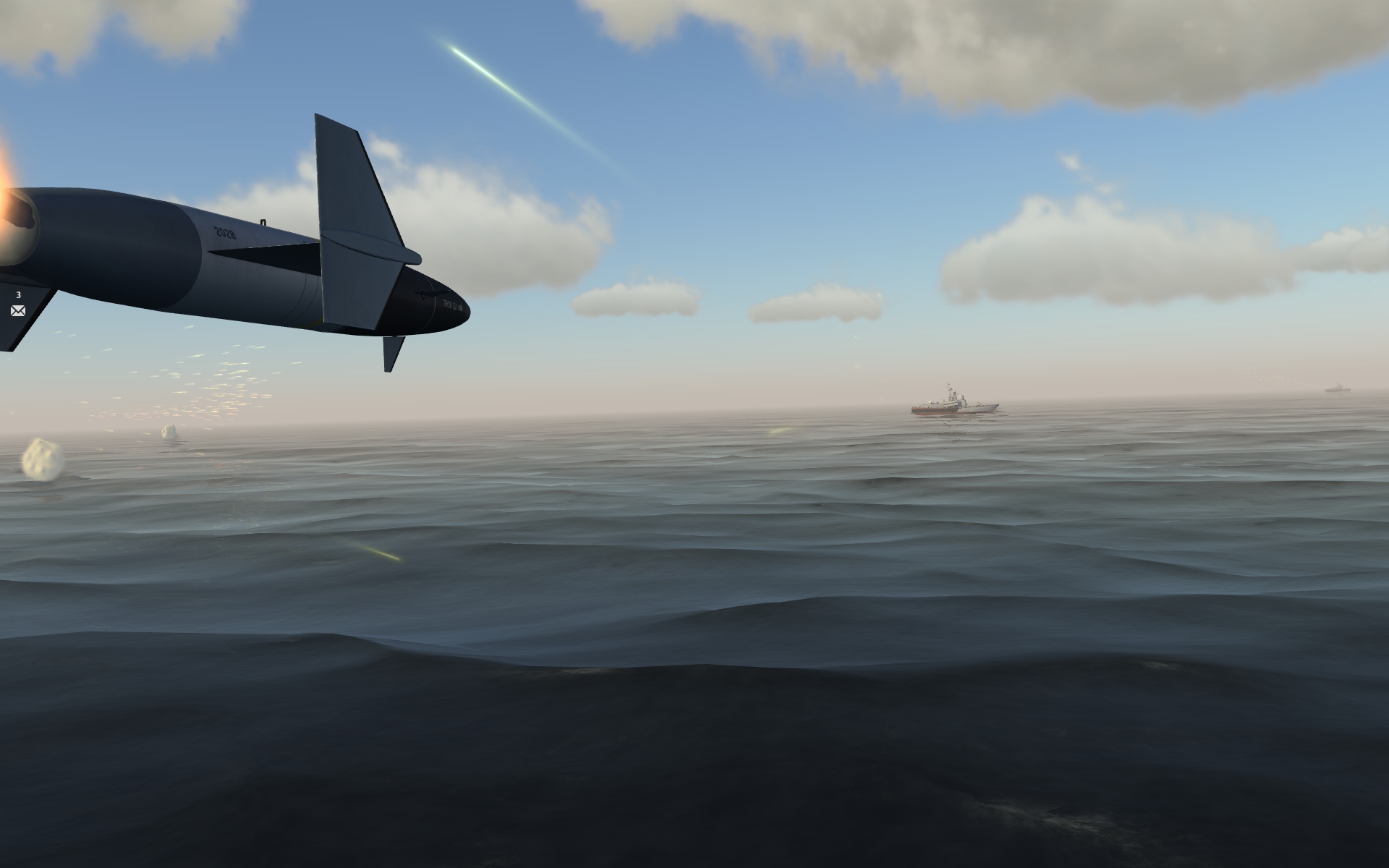Open the envelope messages icon
Viewport: 1389px width, 868px height.
click(x=18, y=311)
